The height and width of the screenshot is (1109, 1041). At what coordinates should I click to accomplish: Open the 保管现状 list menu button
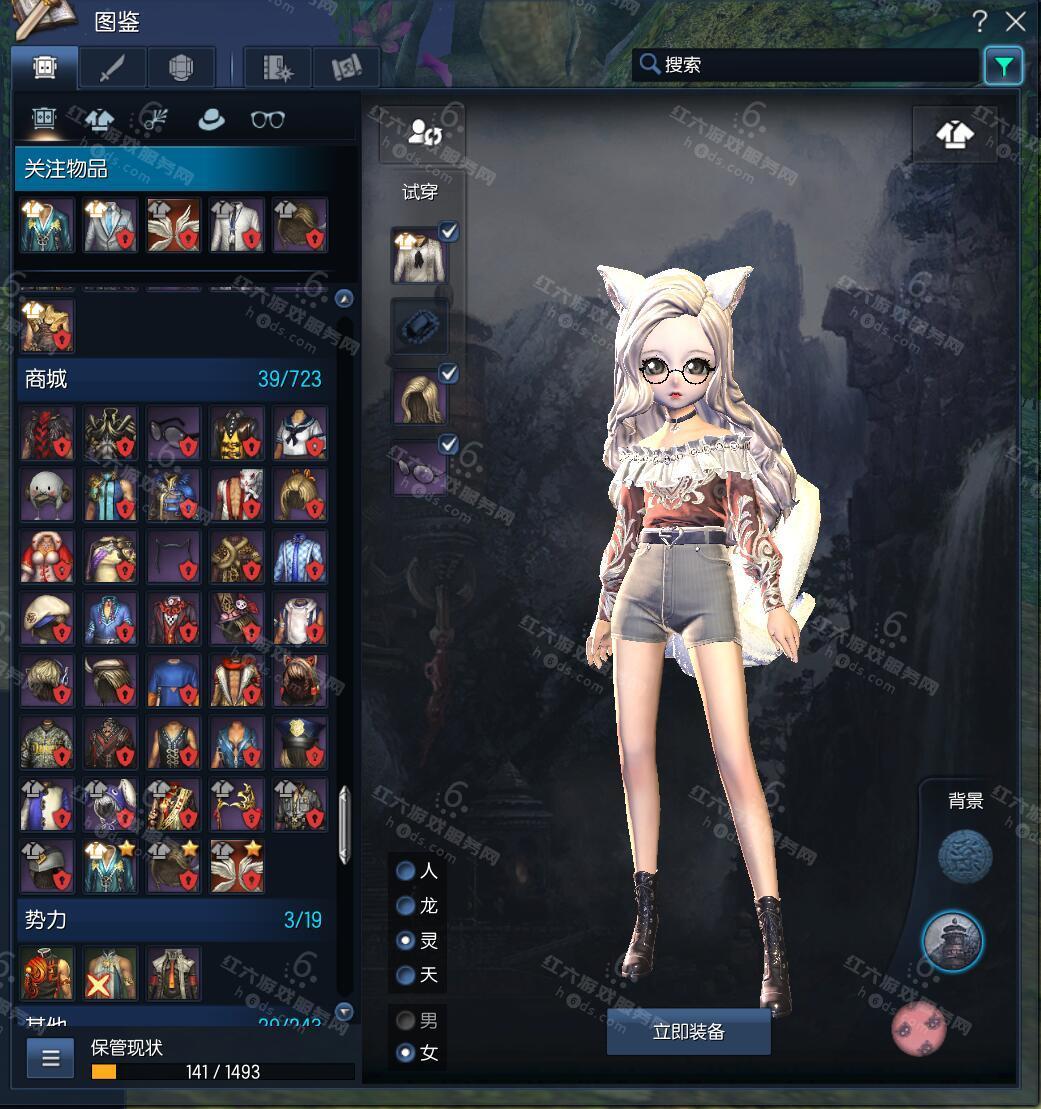click(50, 1058)
